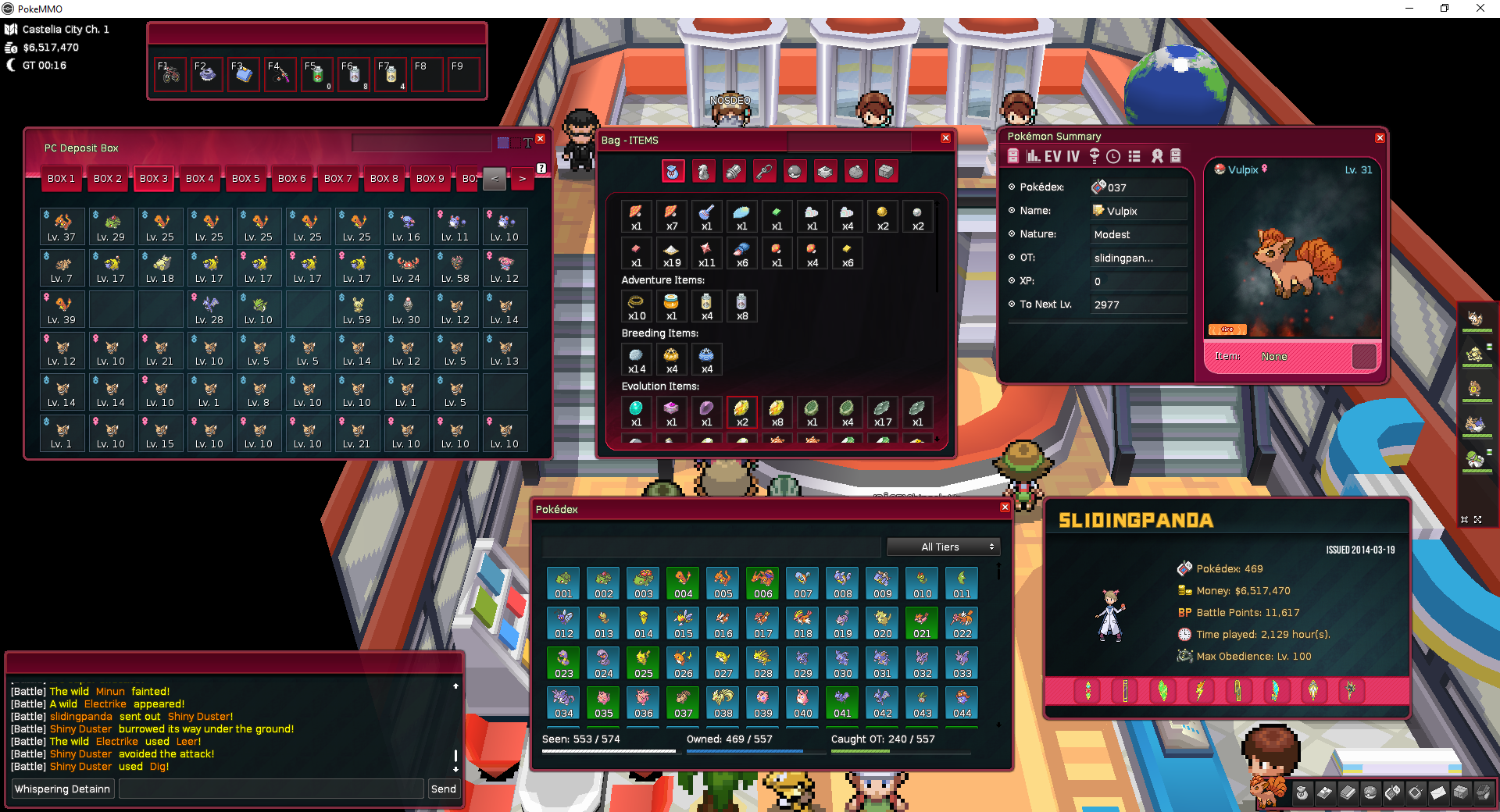This screenshot has height=812, width=1500.
Task: Close the Pokémon Summary window
Action: point(1380,138)
